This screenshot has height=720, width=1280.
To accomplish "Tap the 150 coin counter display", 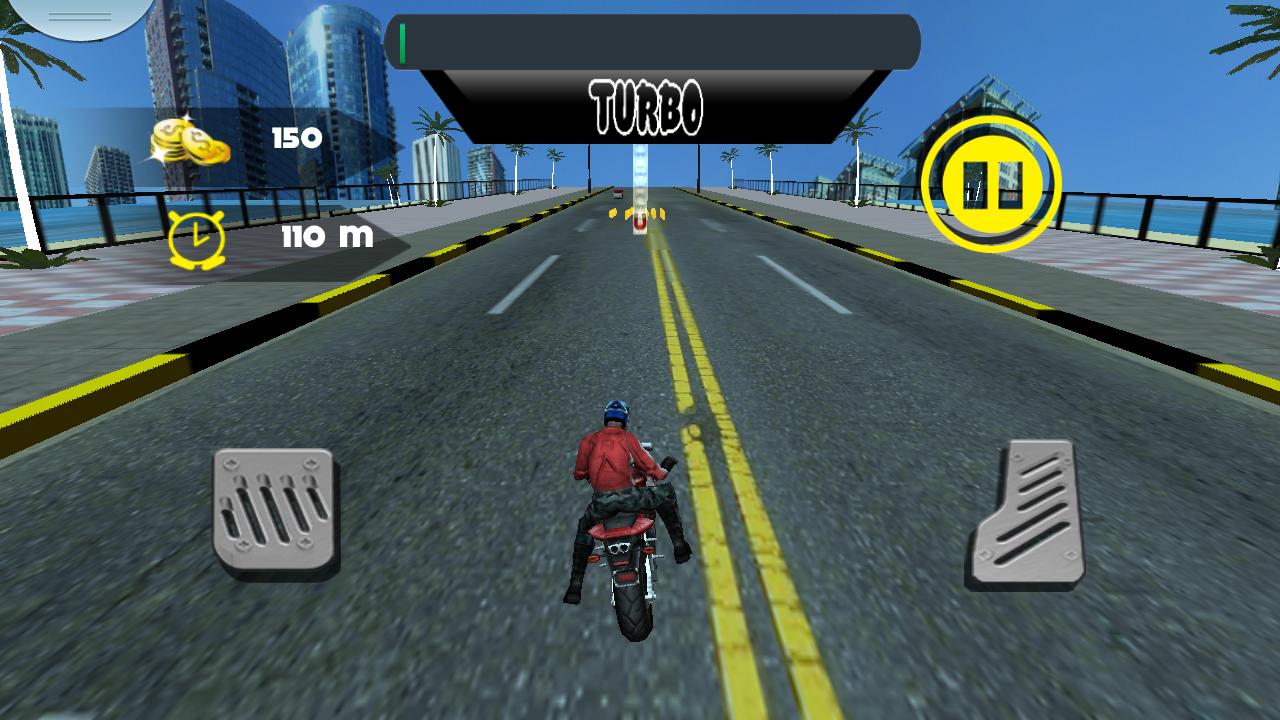I will tap(295, 139).
